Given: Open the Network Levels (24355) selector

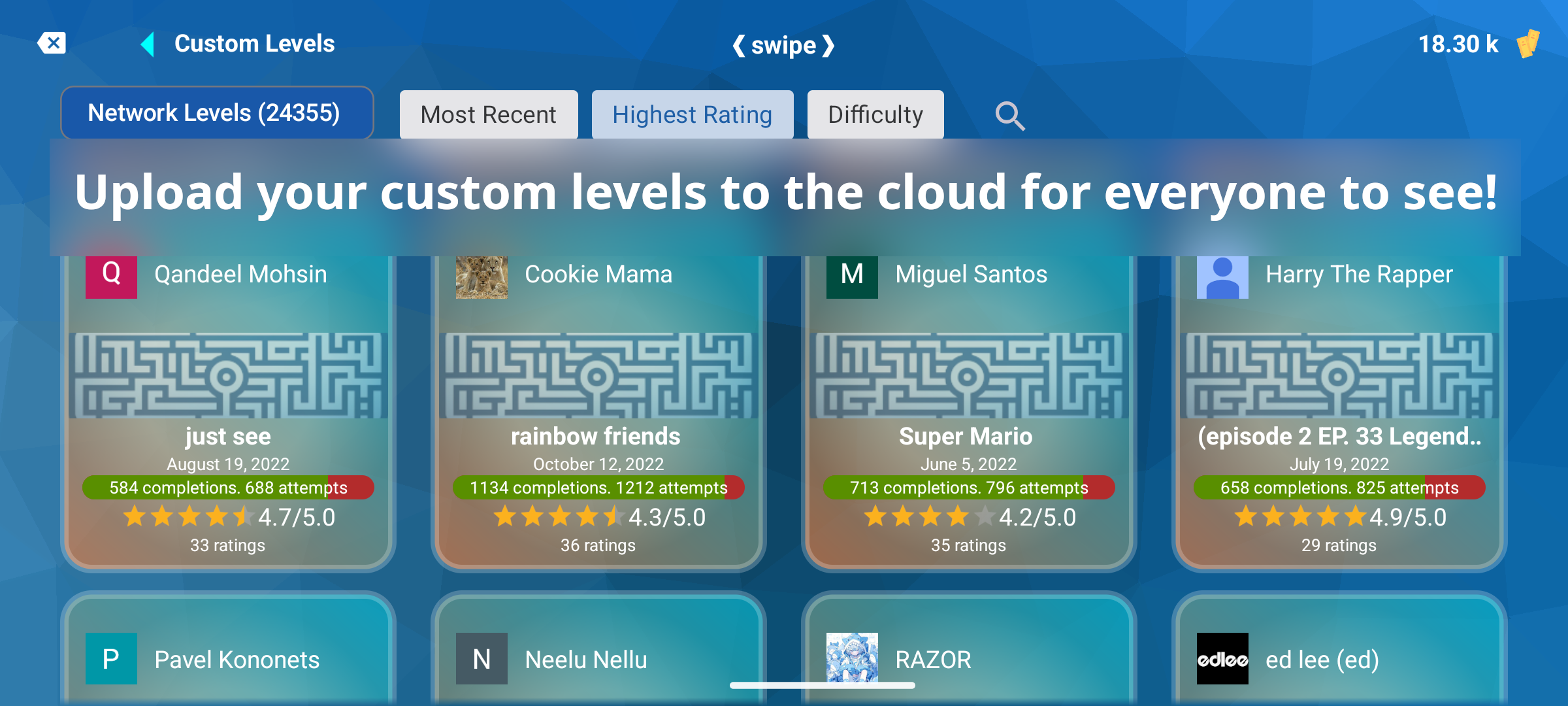Looking at the screenshot, I should tap(216, 112).
